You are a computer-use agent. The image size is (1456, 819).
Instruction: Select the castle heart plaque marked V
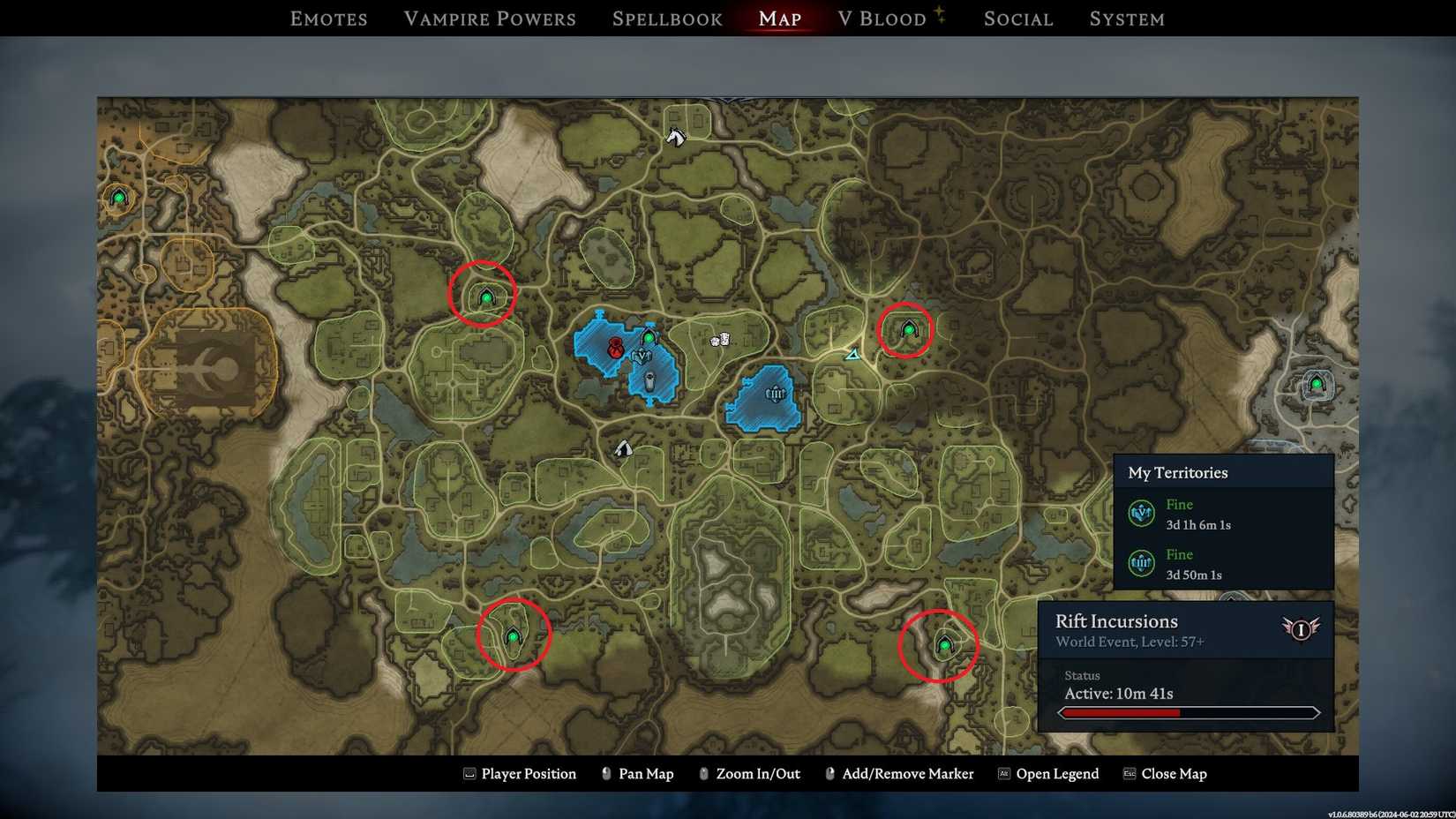642,357
